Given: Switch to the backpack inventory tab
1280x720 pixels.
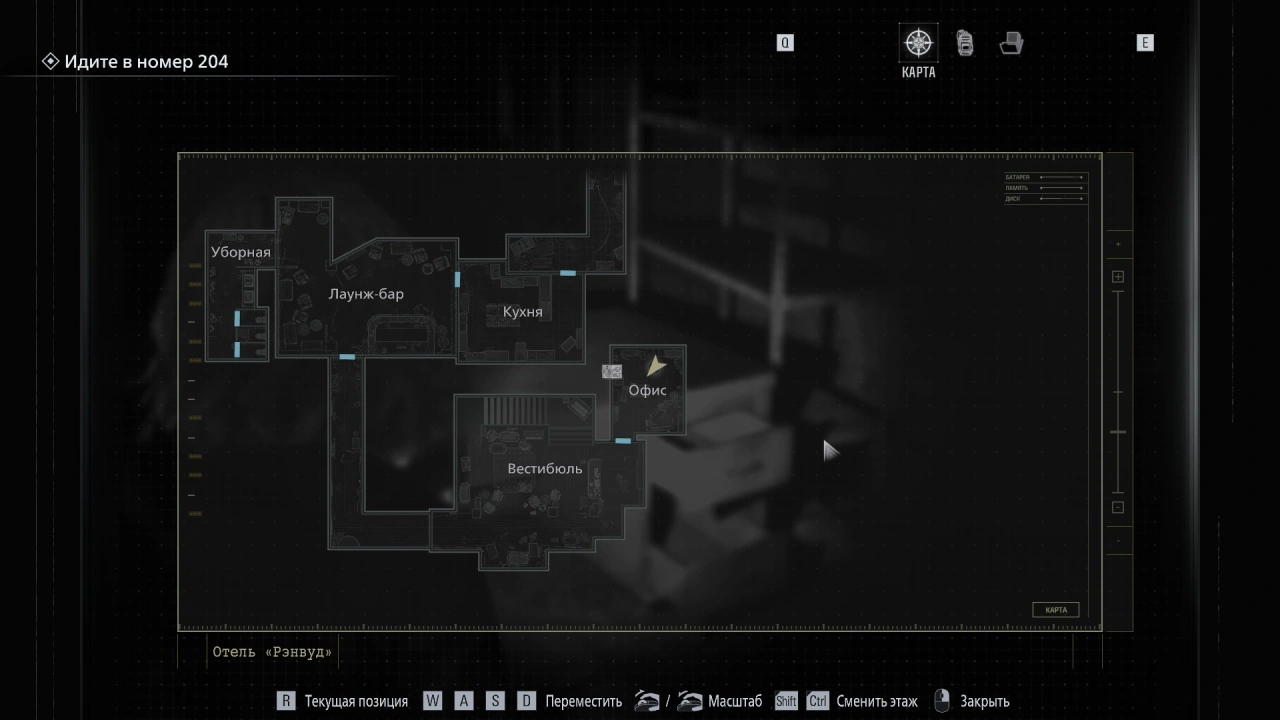Looking at the screenshot, I should (x=965, y=44).
